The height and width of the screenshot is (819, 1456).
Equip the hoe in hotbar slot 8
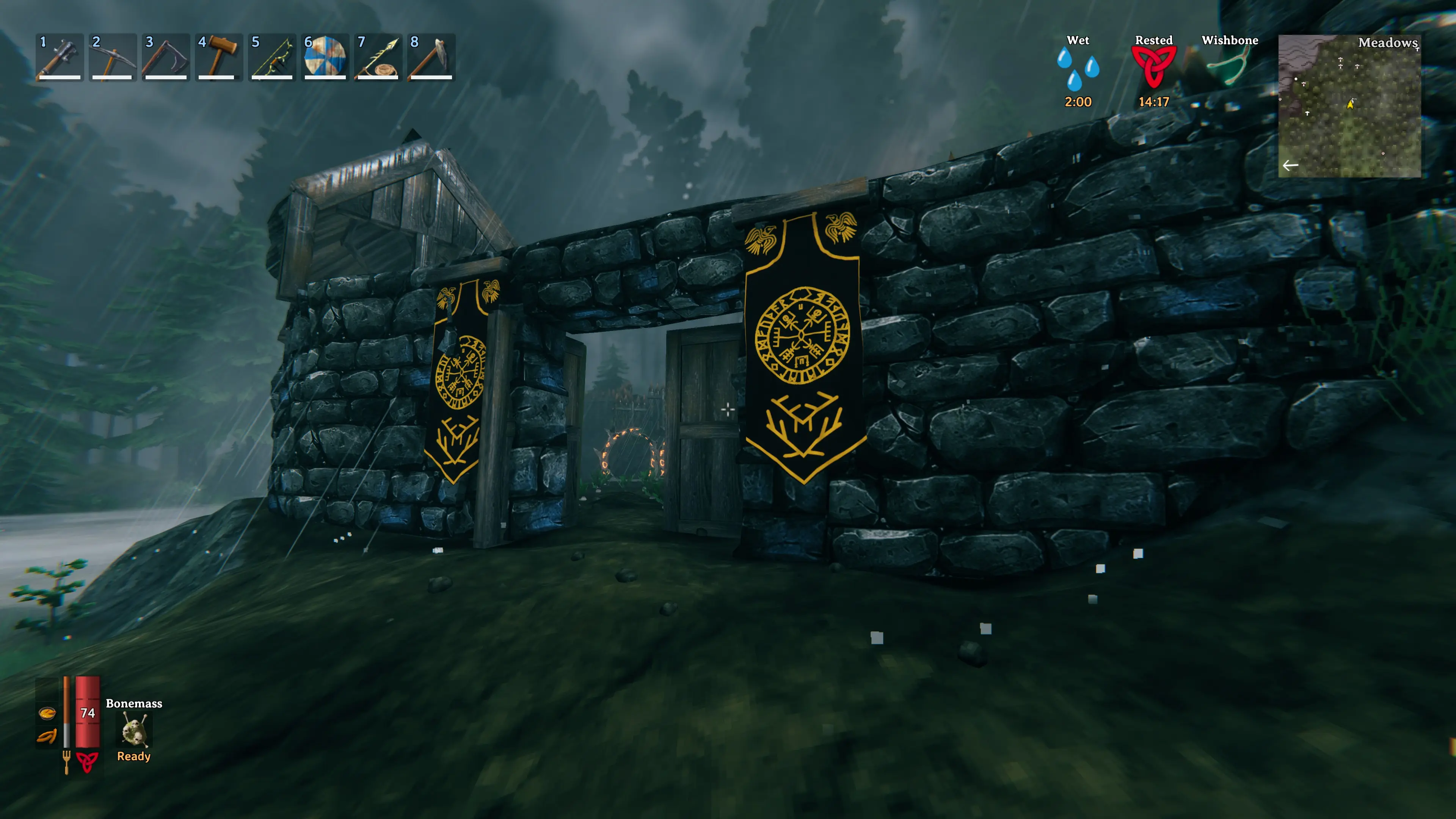pos(431,57)
